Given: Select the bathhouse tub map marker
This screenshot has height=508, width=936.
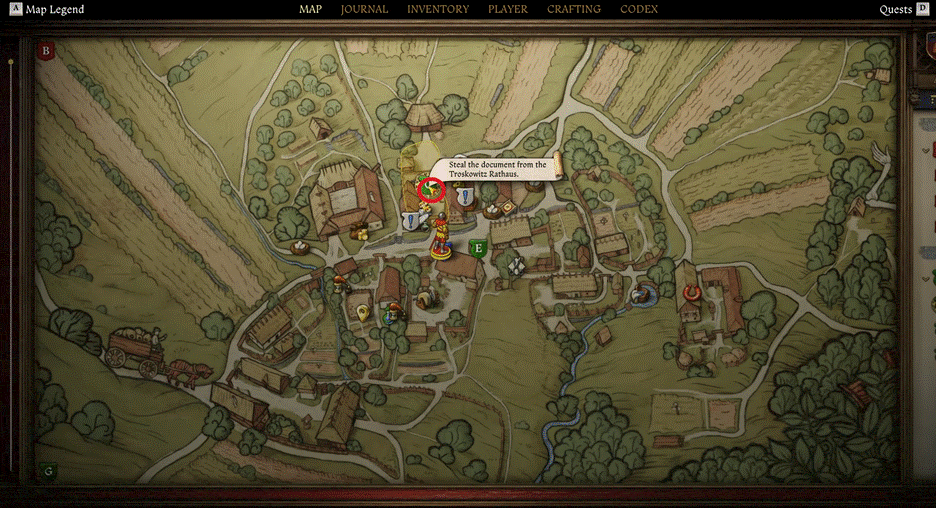Looking at the screenshot, I should (x=641, y=294).
